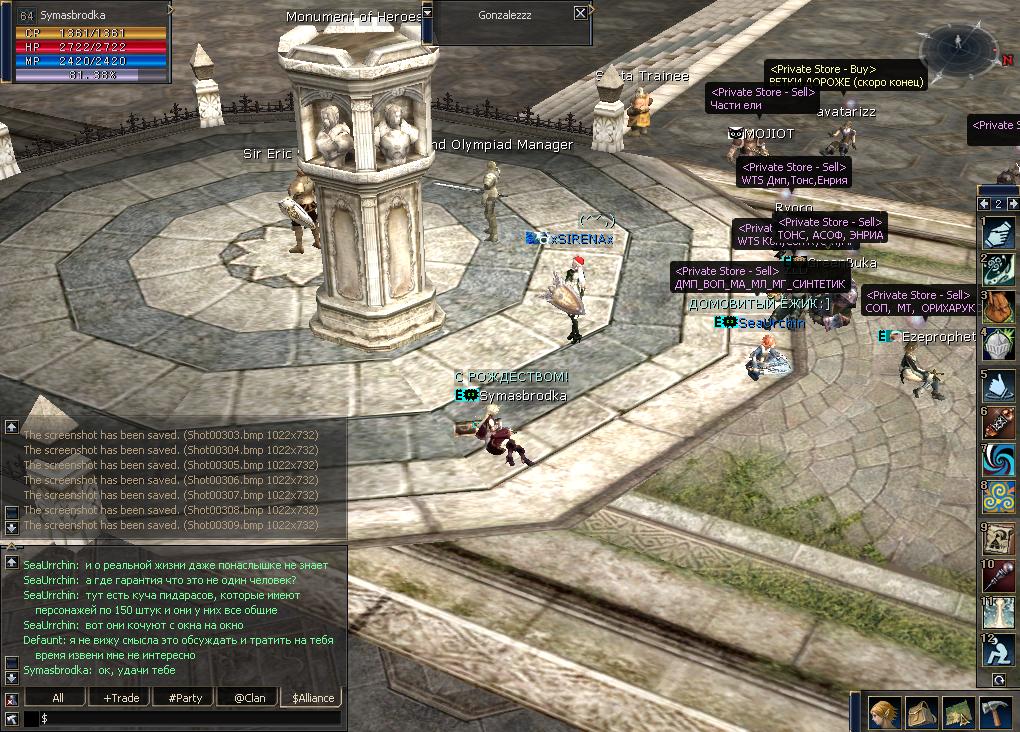
Task: Click the compass radar
Action: click(x=957, y=47)
